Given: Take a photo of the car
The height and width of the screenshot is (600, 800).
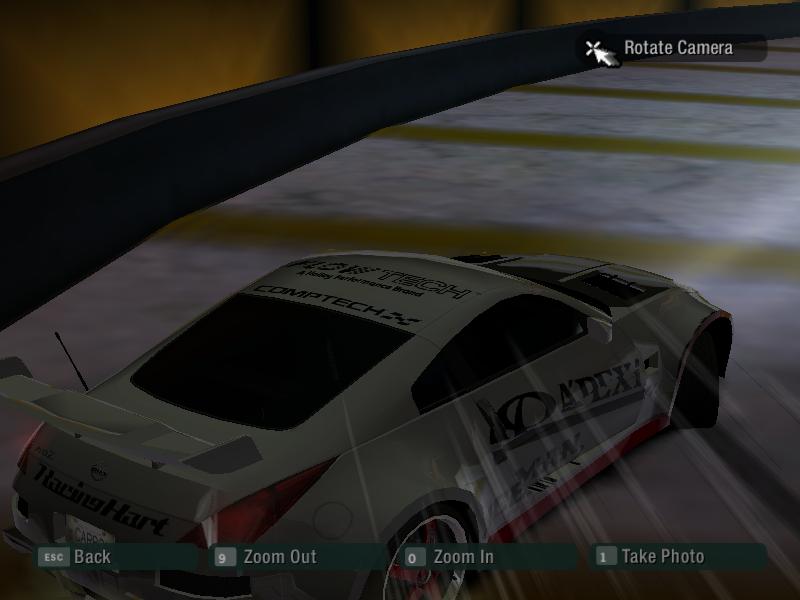Looking at the screenshot, I should [x=662, y=557].
